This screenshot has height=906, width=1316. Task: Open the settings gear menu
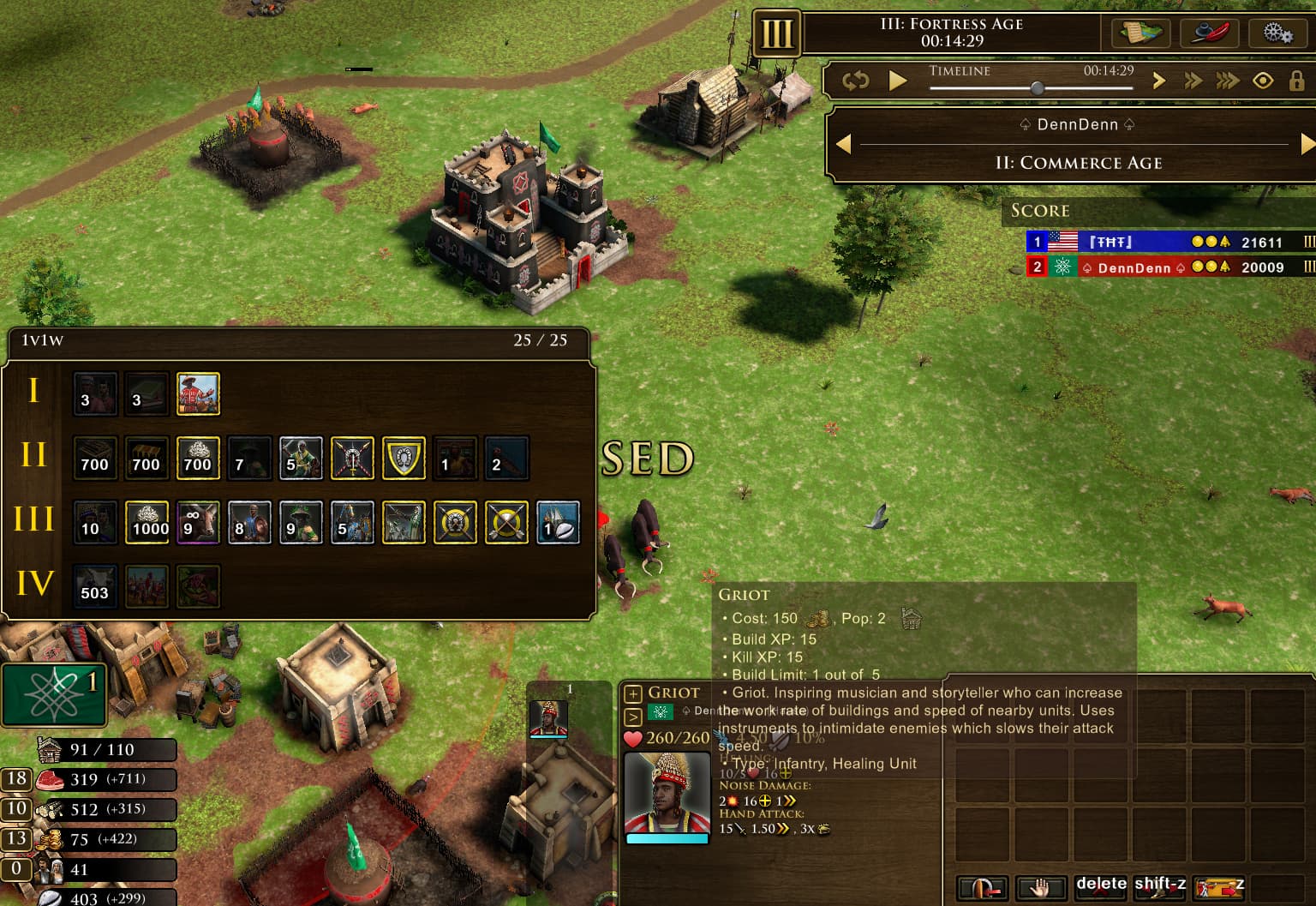(x=1277, y=33)
